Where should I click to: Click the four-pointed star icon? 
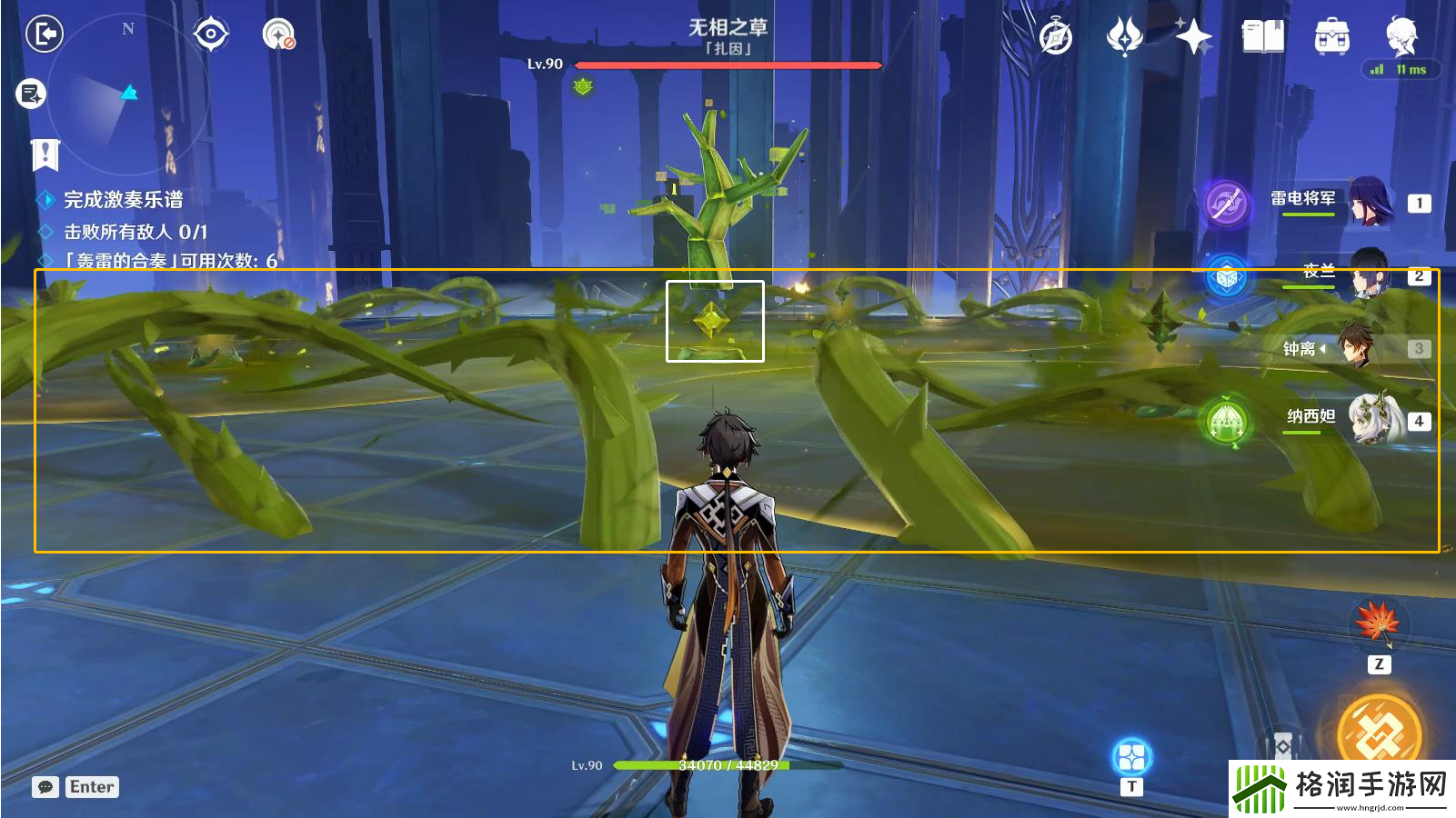pyautogui.click(x=1193, y=37)
